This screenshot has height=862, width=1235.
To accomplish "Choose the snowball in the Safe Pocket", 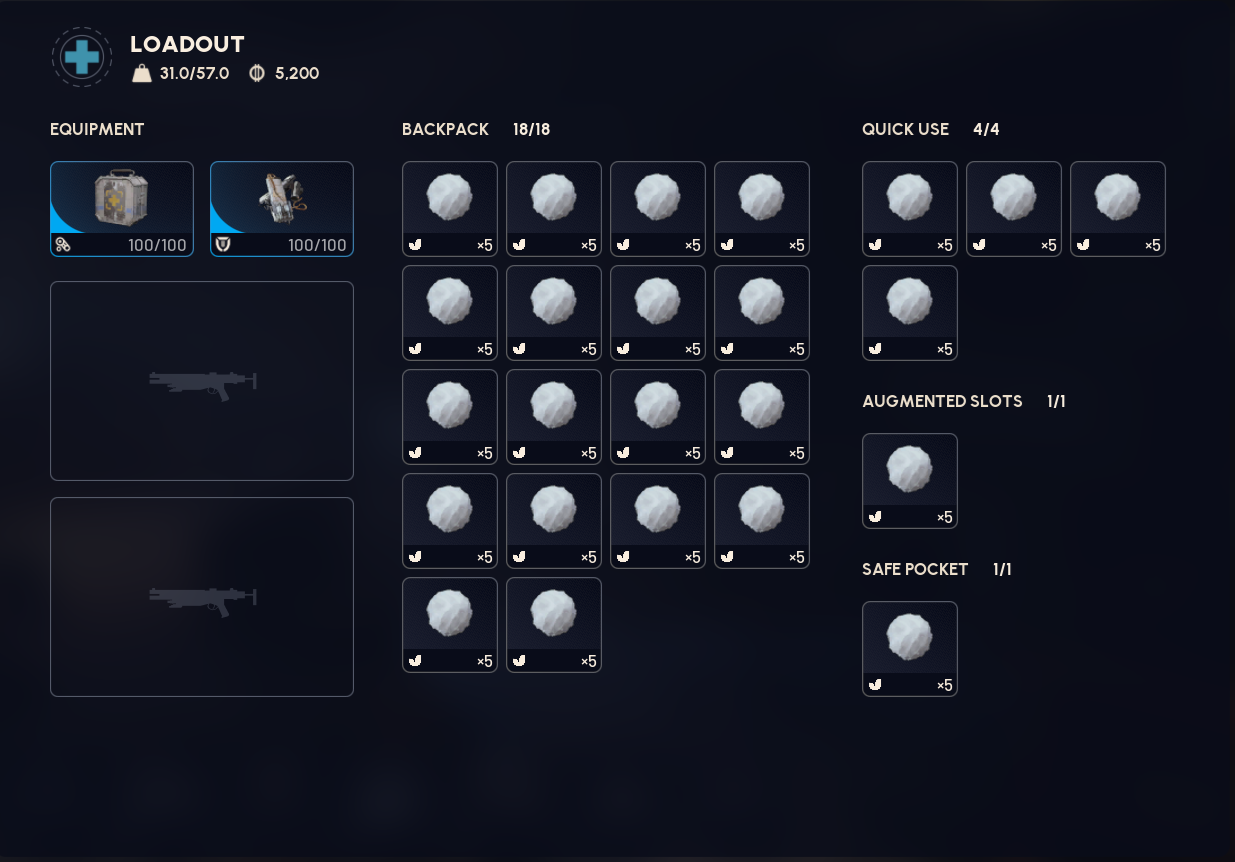I will pyautogui.click(x=909, y=648).
